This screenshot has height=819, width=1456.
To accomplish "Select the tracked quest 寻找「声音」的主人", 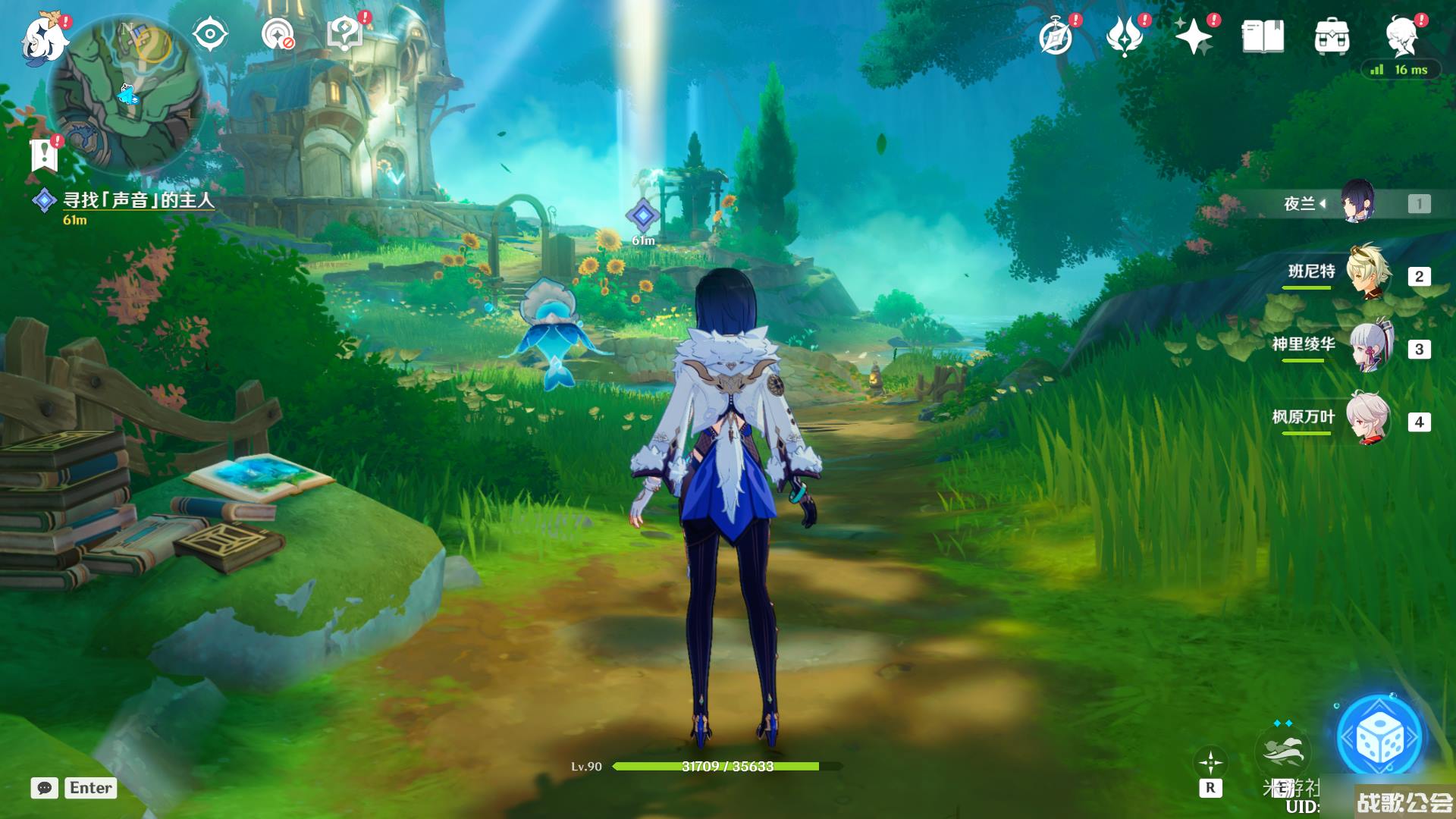I will click(x=138, y=200).
